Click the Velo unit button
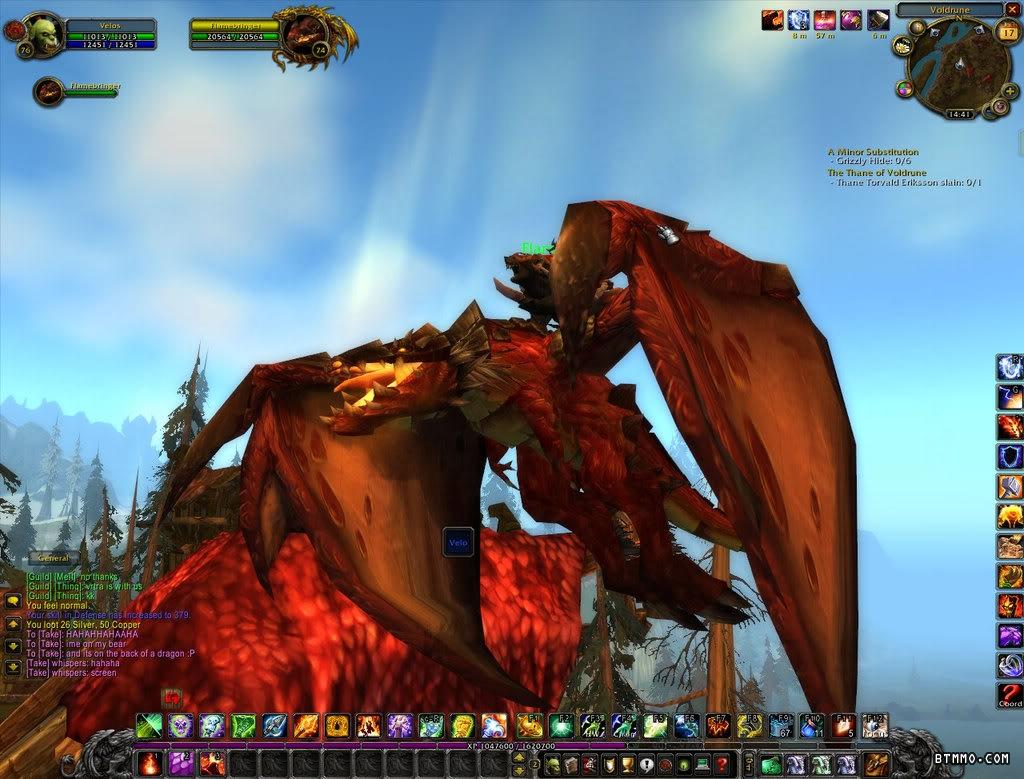Viewport: 1024px width, 779px height. [x=458, y=542]
